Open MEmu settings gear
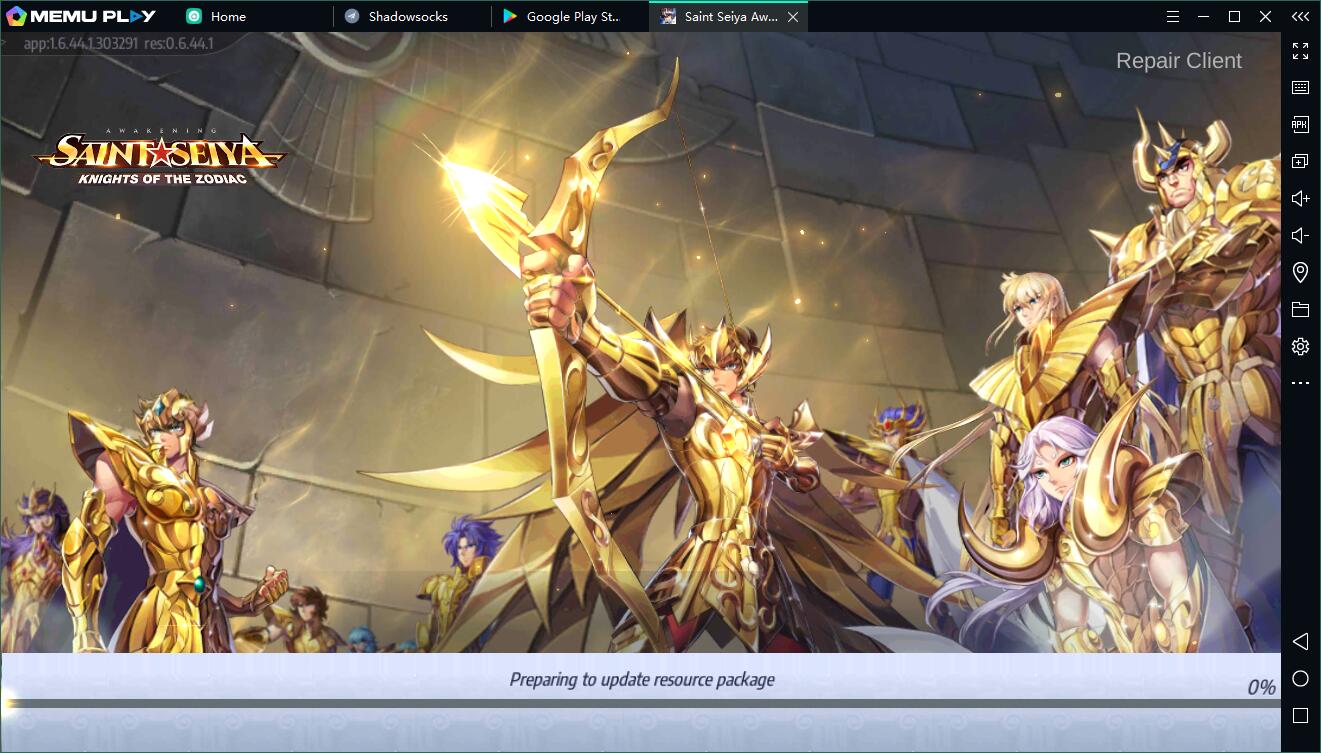This screenshot has width=1321, height=753. 1300,346
